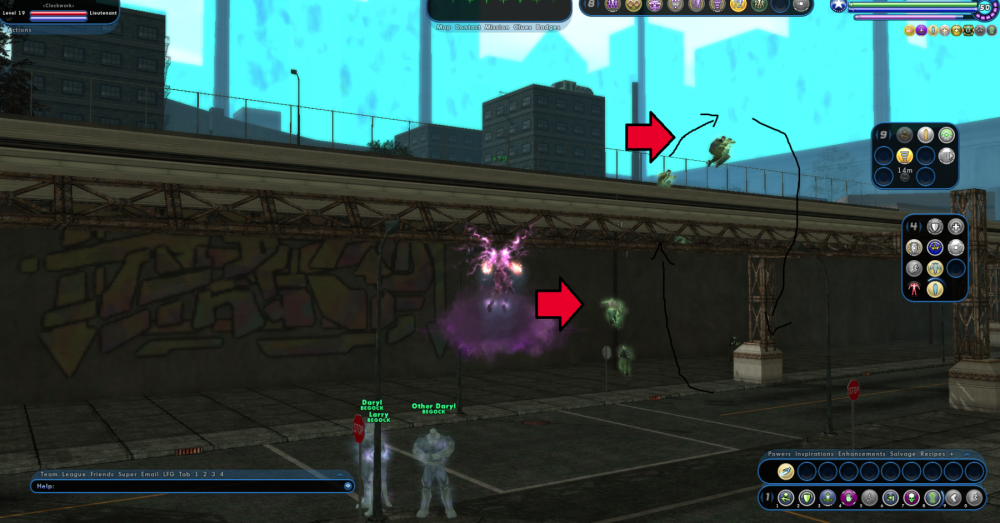Activate the green shield power in slot 2
1000x523 pixels.
tap(806, 498)
